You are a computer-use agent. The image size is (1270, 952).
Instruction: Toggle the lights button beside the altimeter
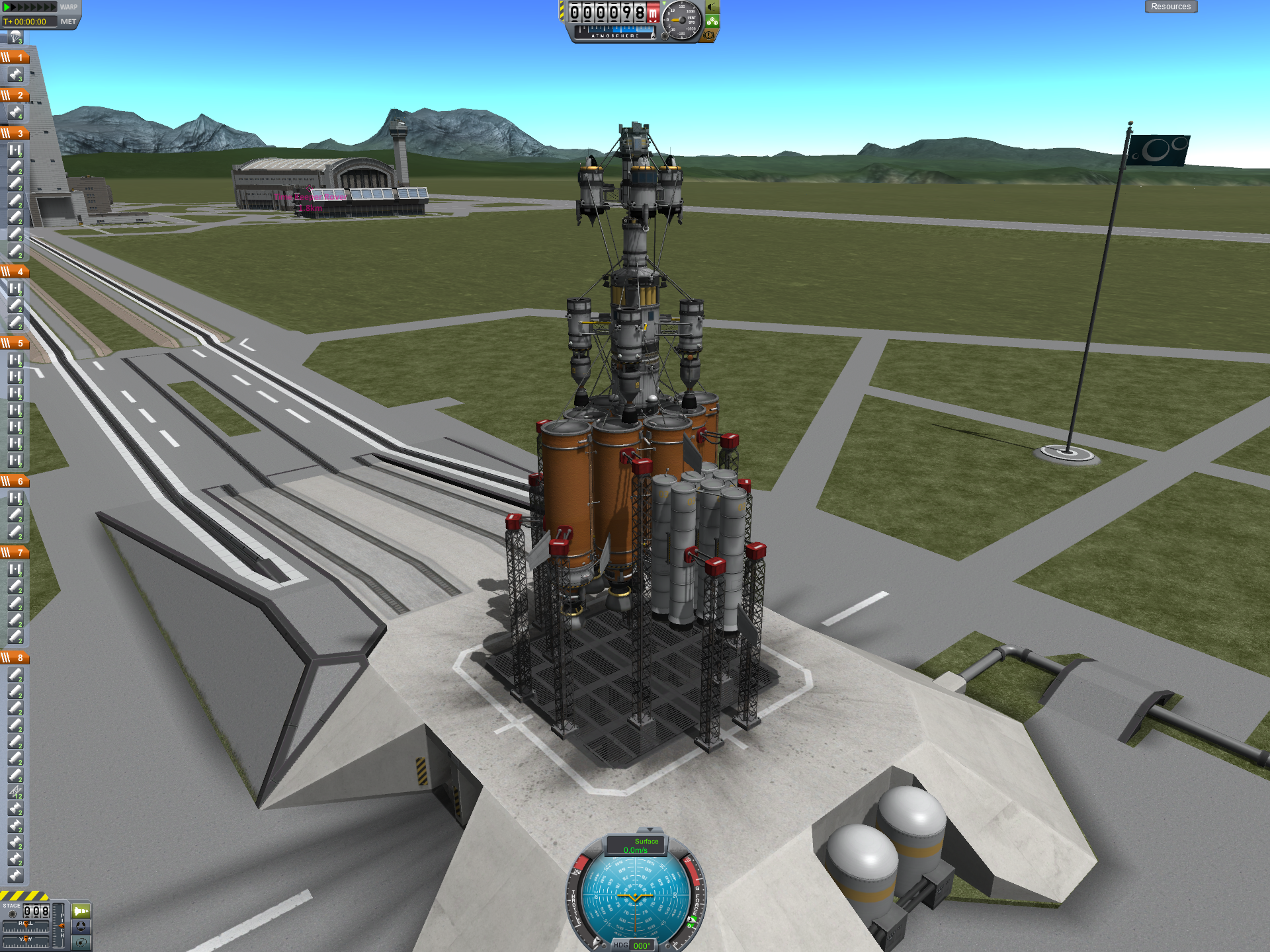pos(712,7)
